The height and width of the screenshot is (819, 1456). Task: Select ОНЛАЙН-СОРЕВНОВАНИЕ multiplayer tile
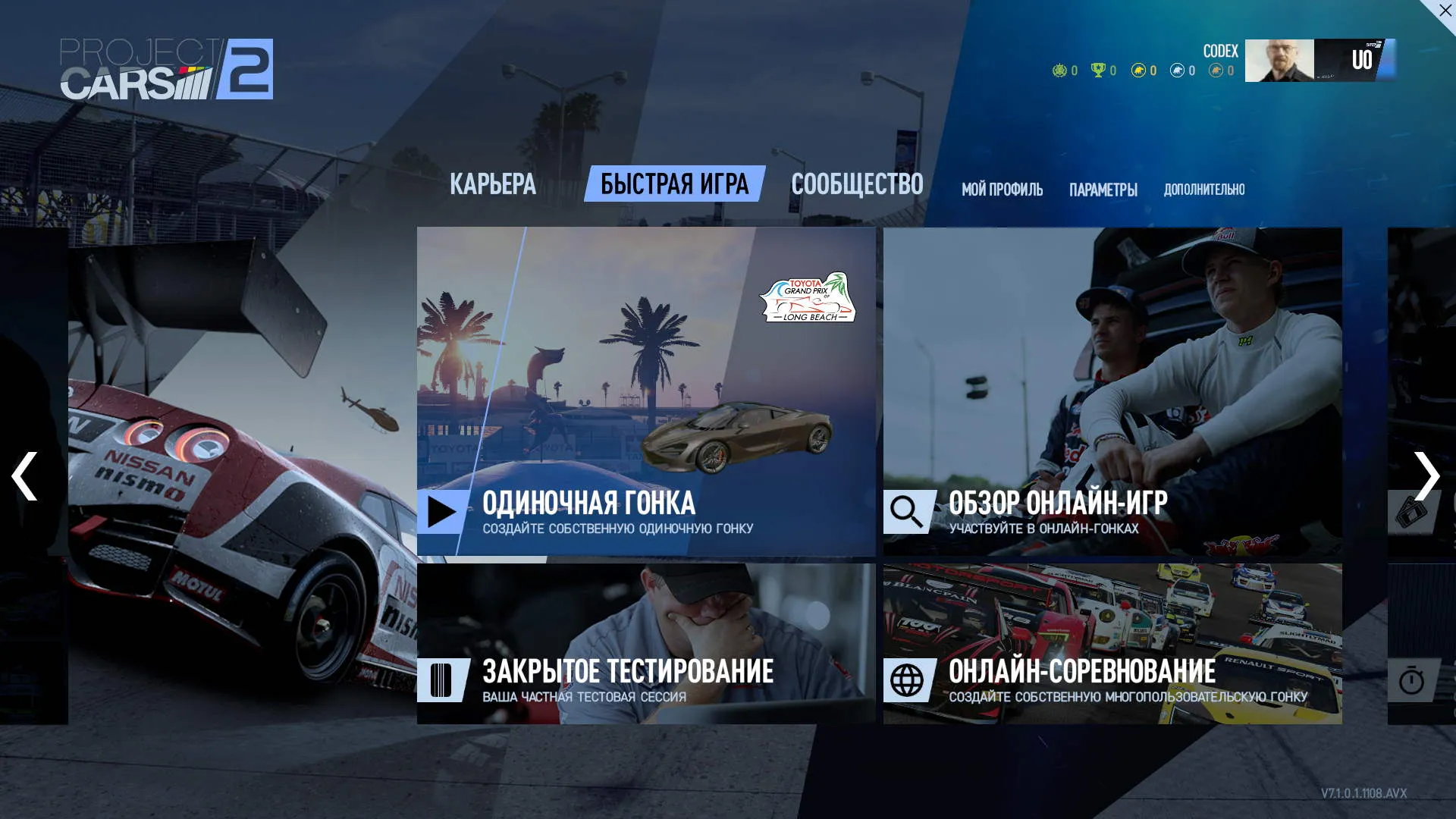[x=1112, y=643]
